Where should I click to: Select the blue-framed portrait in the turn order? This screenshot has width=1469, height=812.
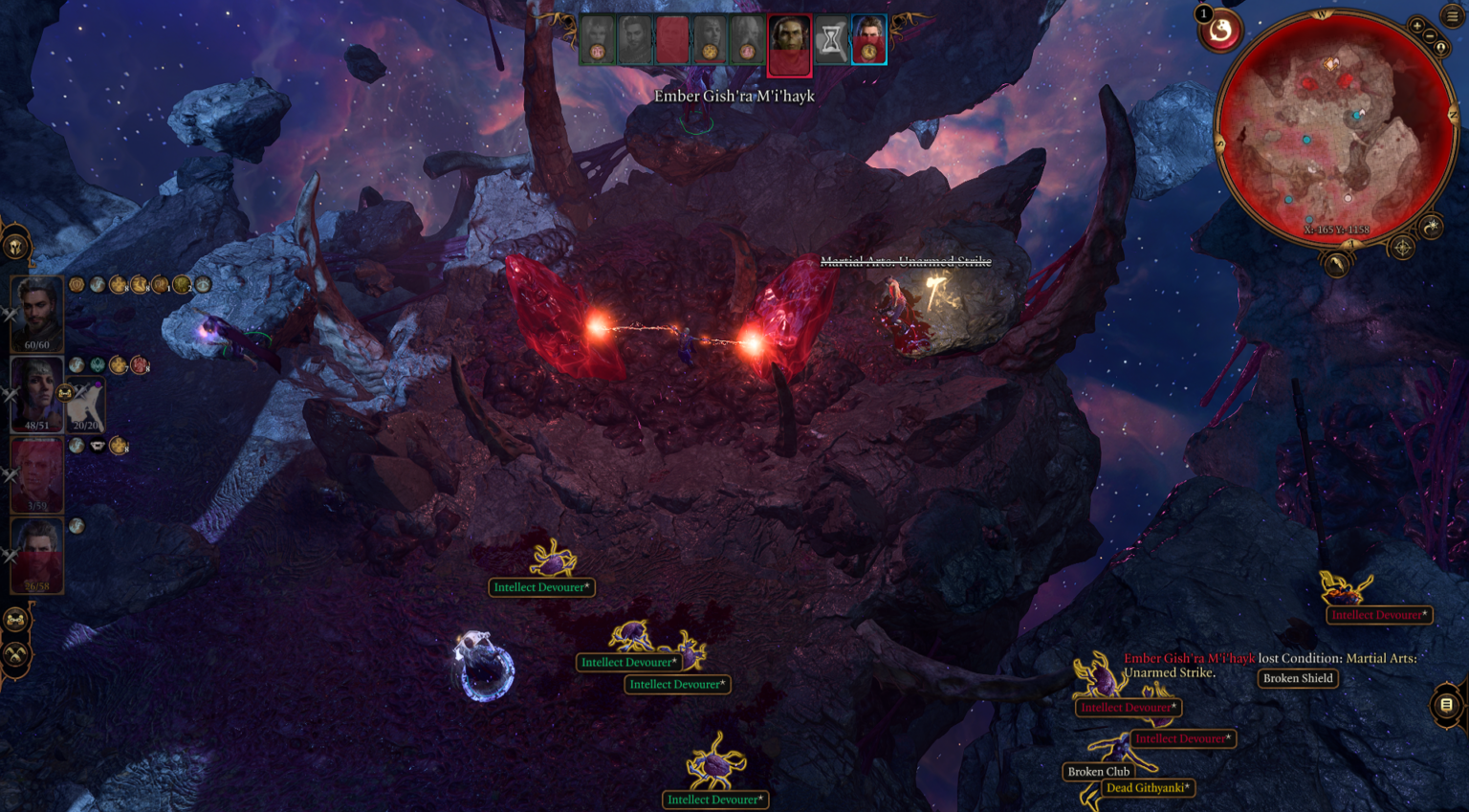pyautogui.click(x=869, y=40)
